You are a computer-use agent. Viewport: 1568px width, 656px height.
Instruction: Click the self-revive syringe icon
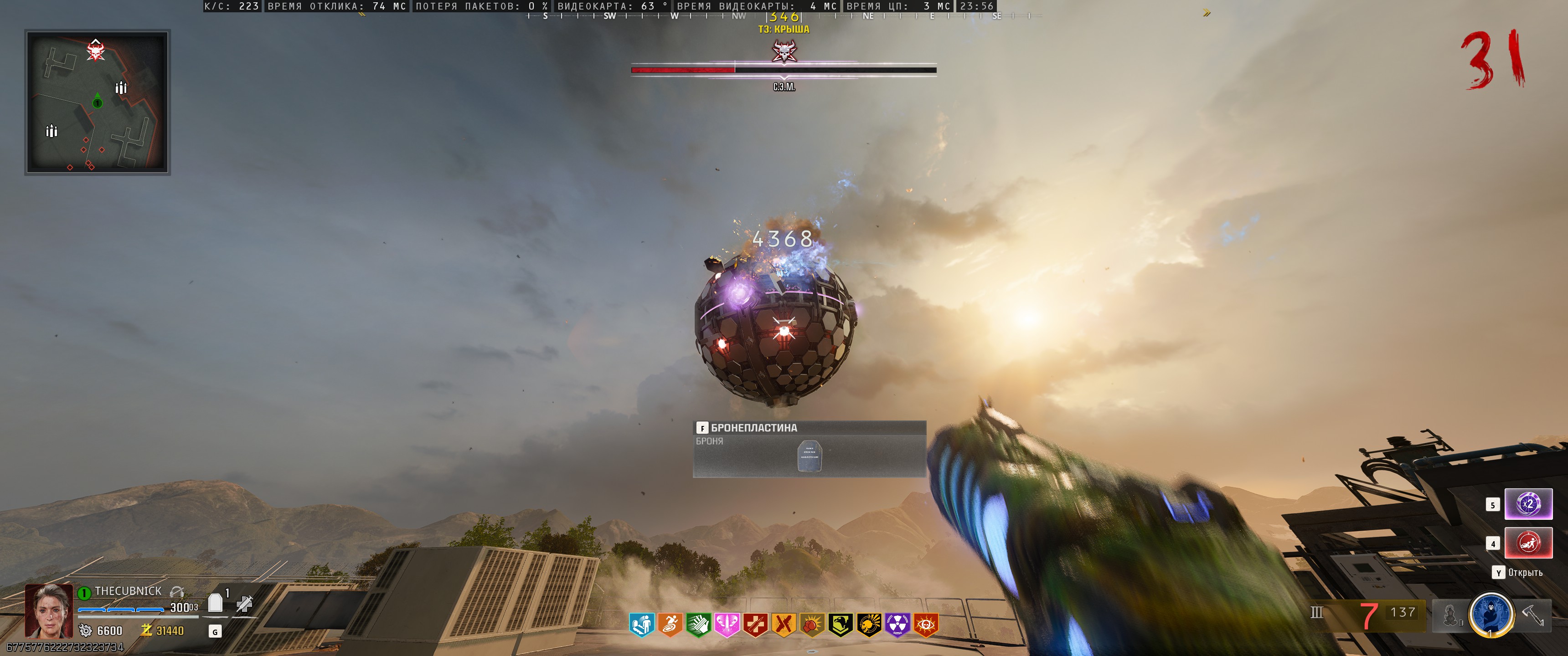245,603
